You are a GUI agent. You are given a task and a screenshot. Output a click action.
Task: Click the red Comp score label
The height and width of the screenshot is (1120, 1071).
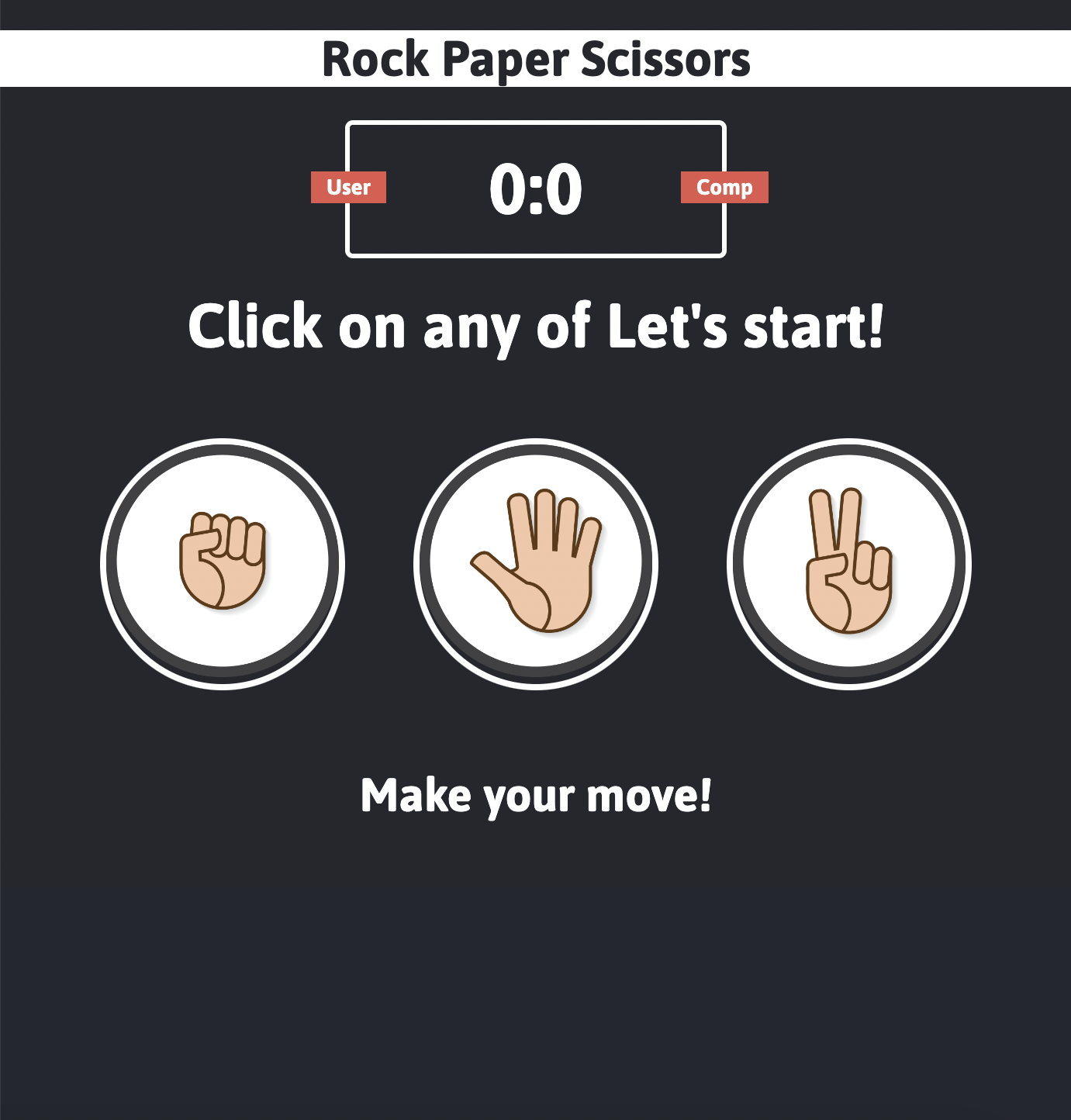[724, 186]
